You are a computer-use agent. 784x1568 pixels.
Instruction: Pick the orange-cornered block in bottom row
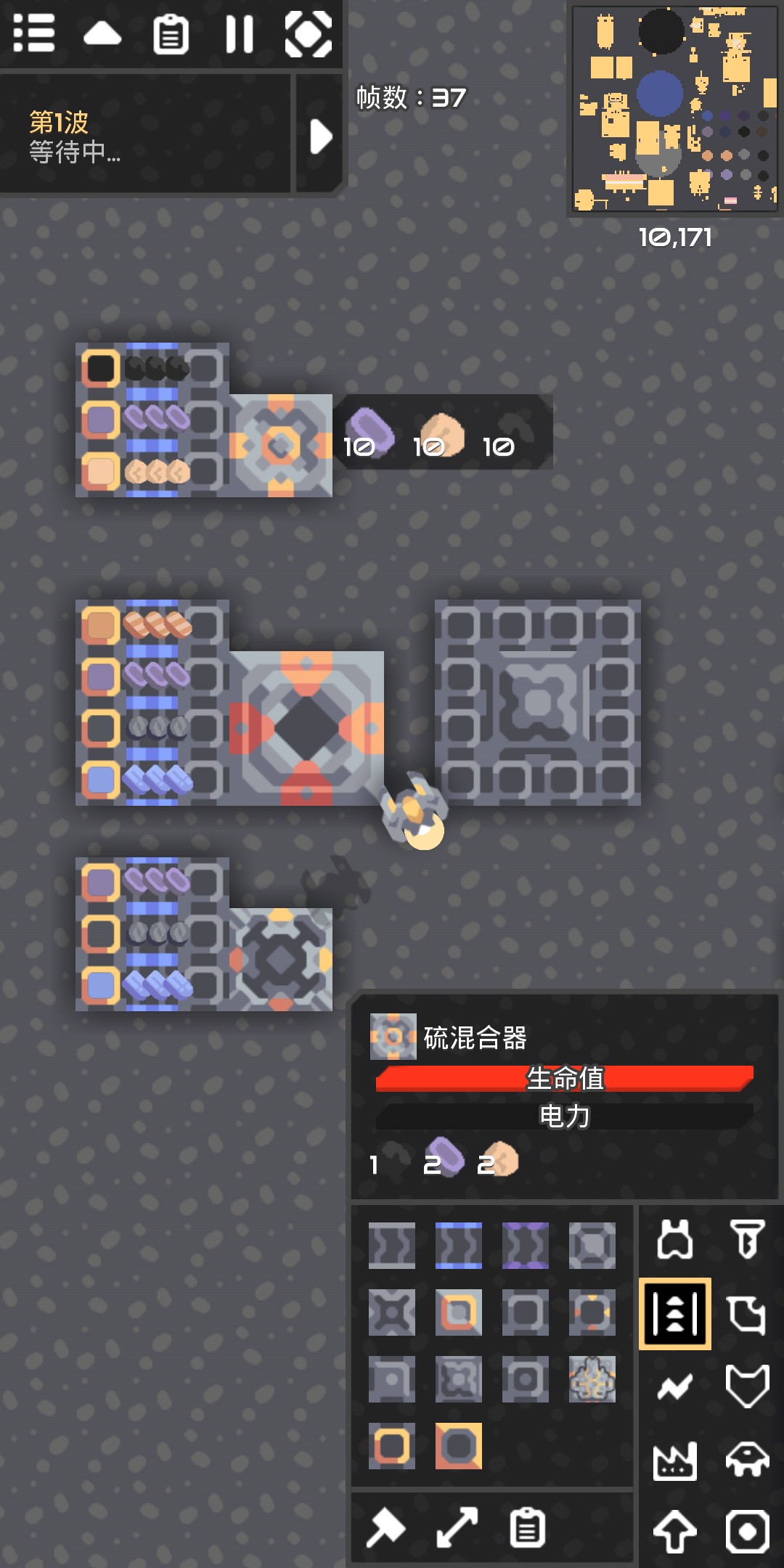tap(458, 1446)
